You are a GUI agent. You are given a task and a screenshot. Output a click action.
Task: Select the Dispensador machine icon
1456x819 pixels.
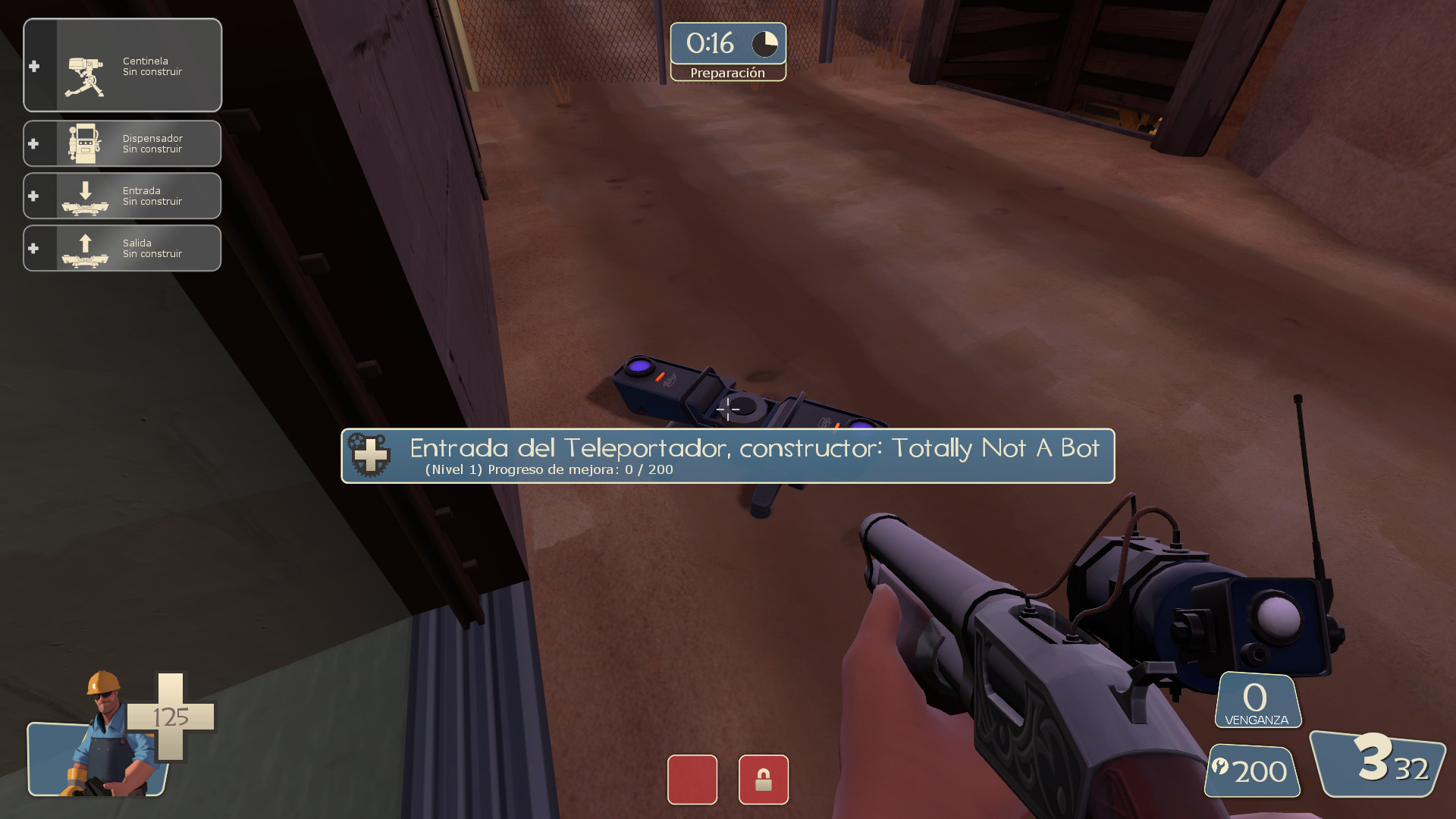pyautogui.click(x=86, y=143)
